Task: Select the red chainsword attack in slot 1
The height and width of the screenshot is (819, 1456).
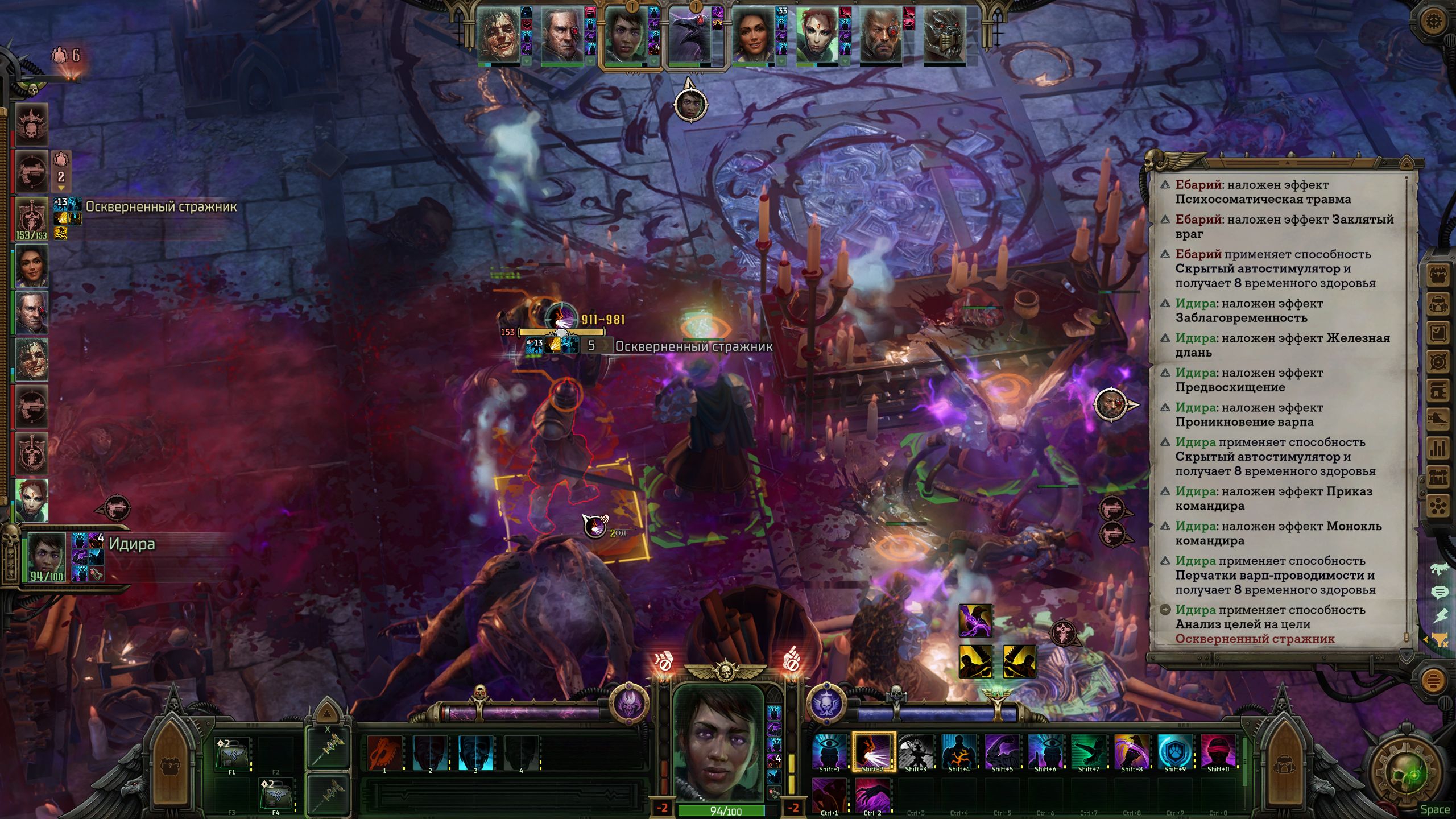Action: (x=384, y=752)
